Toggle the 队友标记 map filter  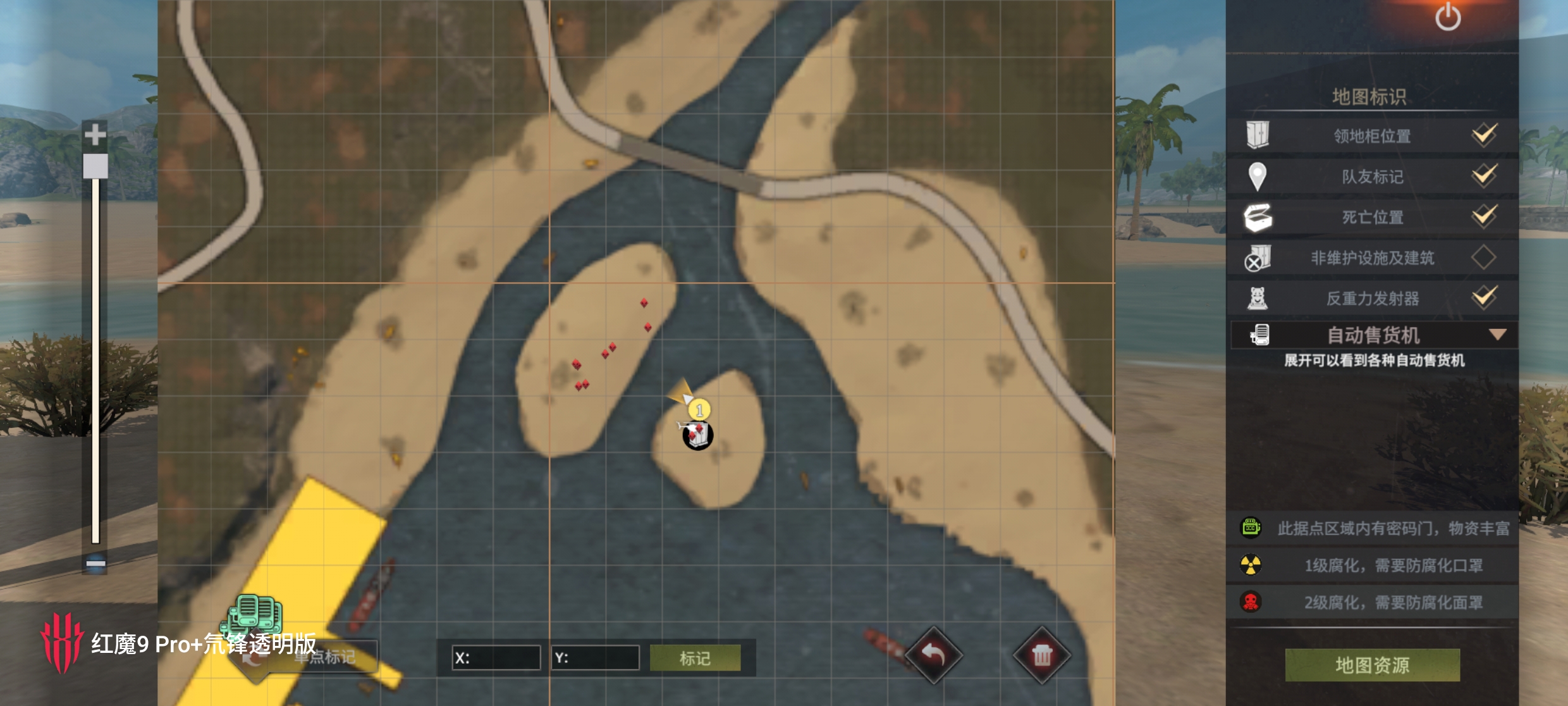click(x=1483, y=176)
